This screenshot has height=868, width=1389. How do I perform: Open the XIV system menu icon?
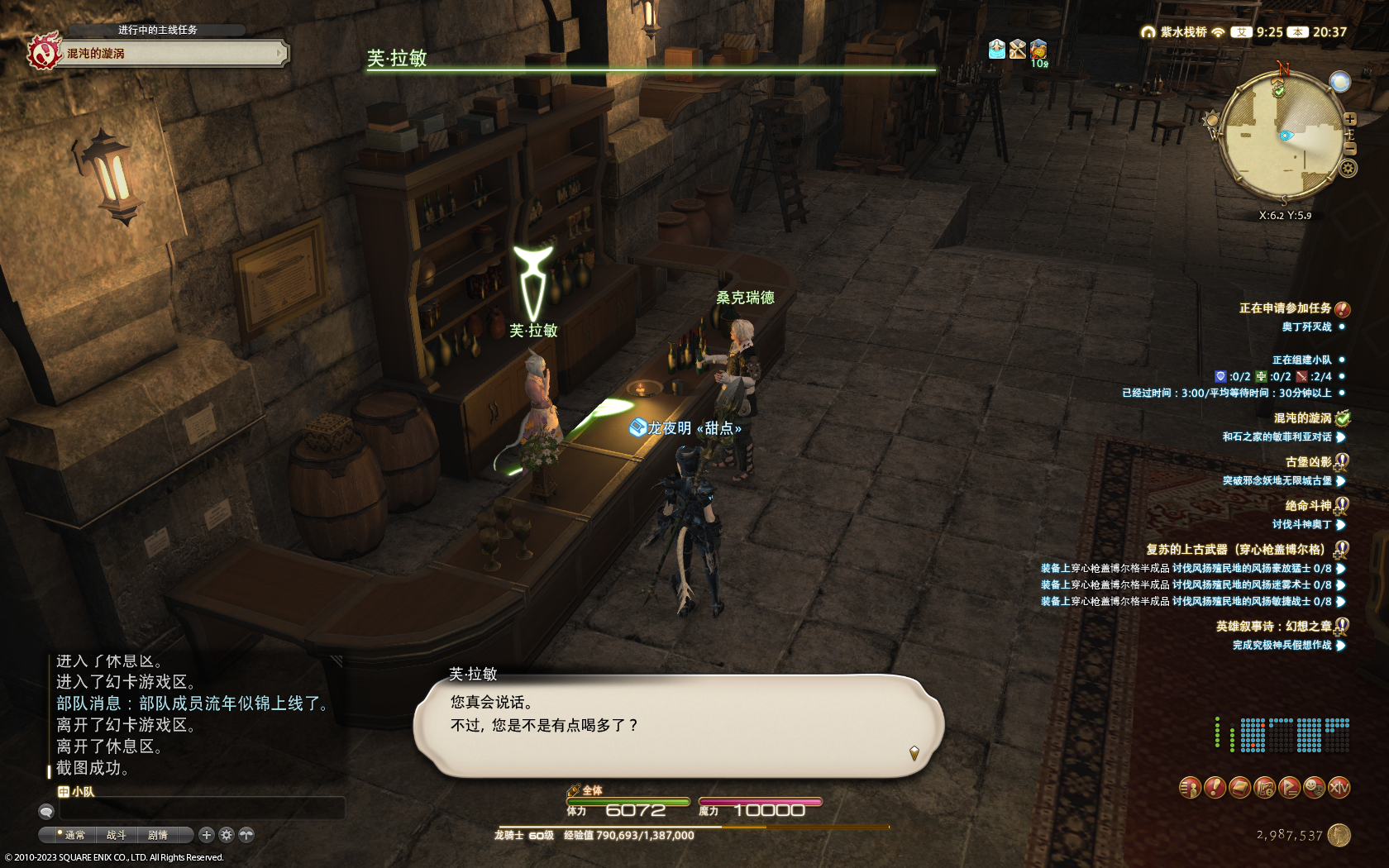[1339, 788]
